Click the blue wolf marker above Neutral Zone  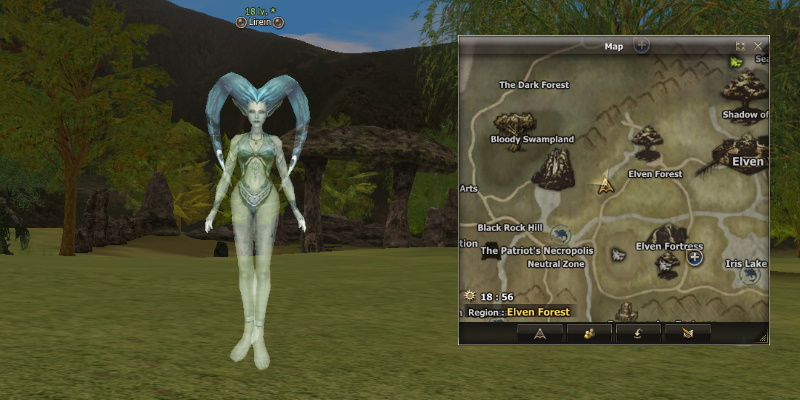[559, 234]
